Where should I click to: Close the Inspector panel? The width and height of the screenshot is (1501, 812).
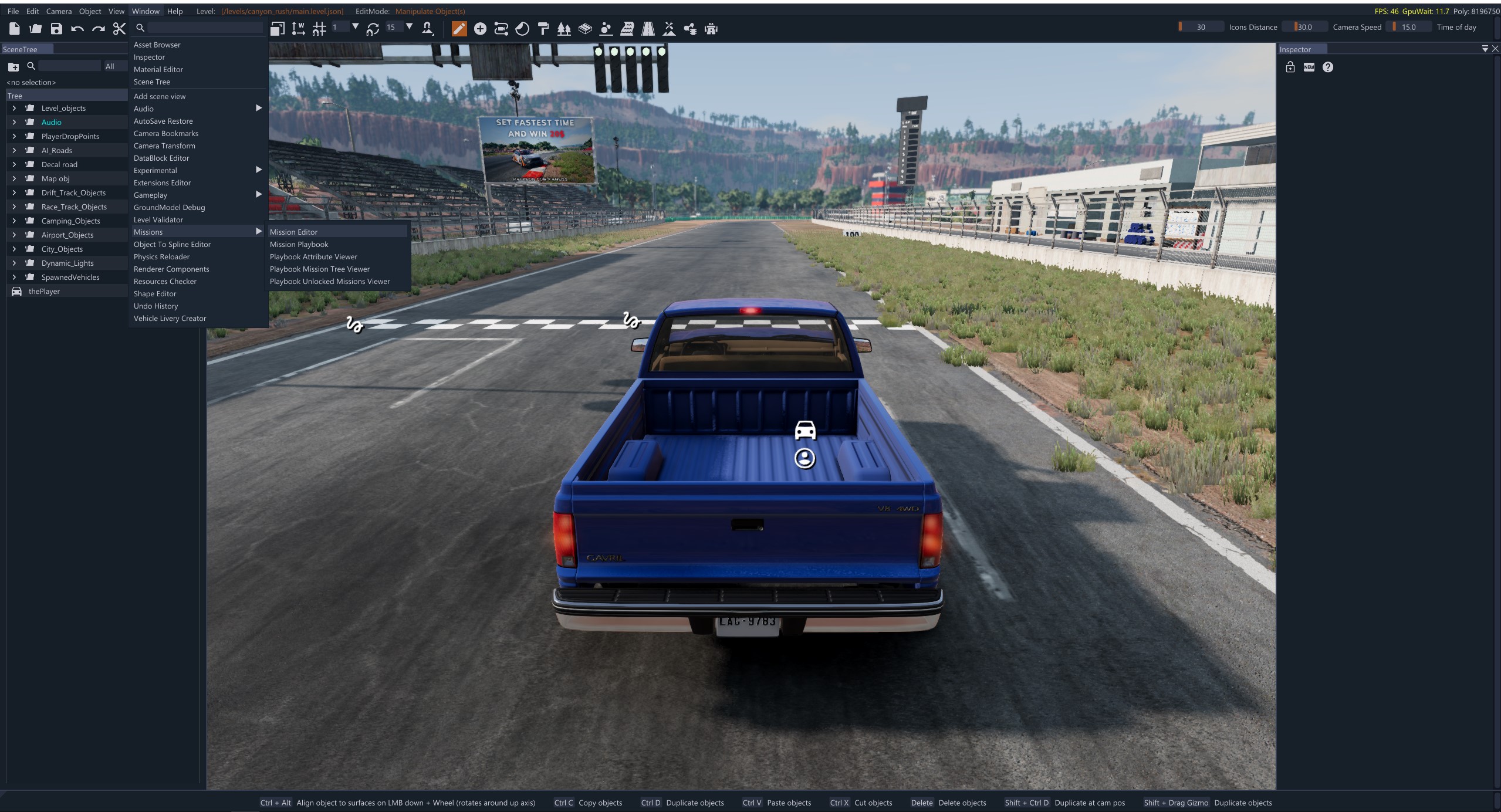tap(1495, 49)
